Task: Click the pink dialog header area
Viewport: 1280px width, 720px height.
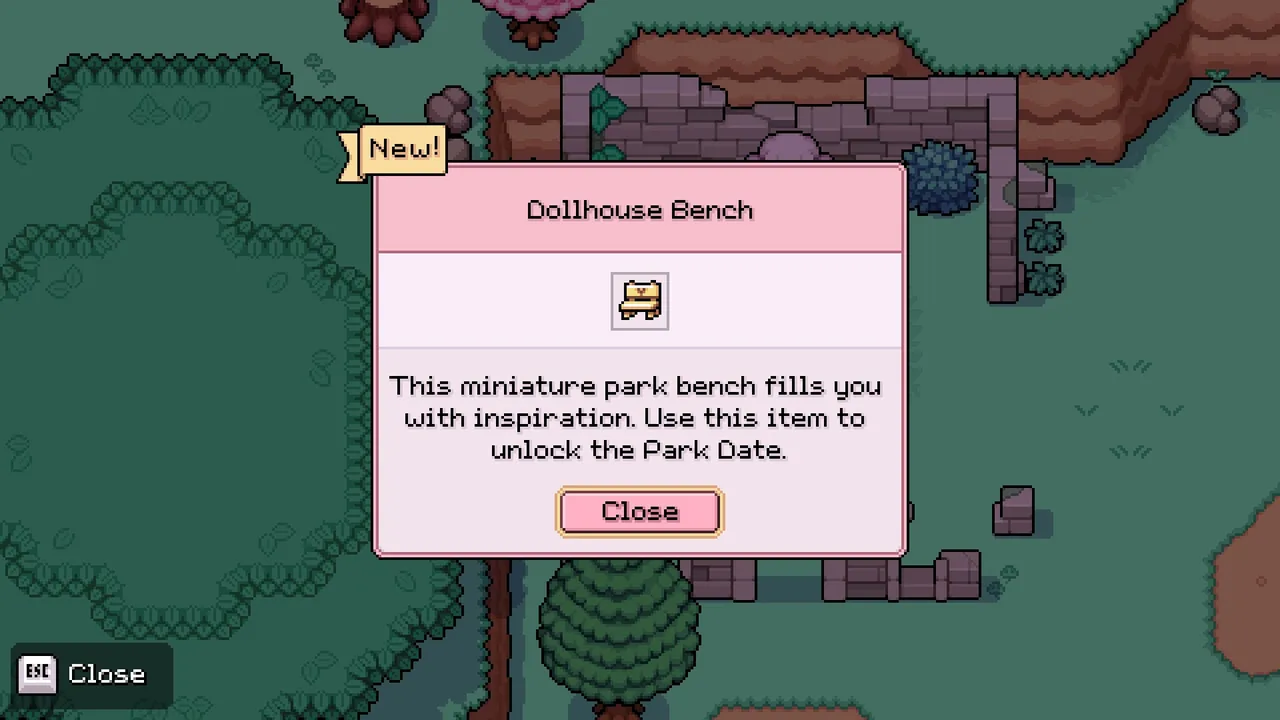Action: (x=639, y=208)
